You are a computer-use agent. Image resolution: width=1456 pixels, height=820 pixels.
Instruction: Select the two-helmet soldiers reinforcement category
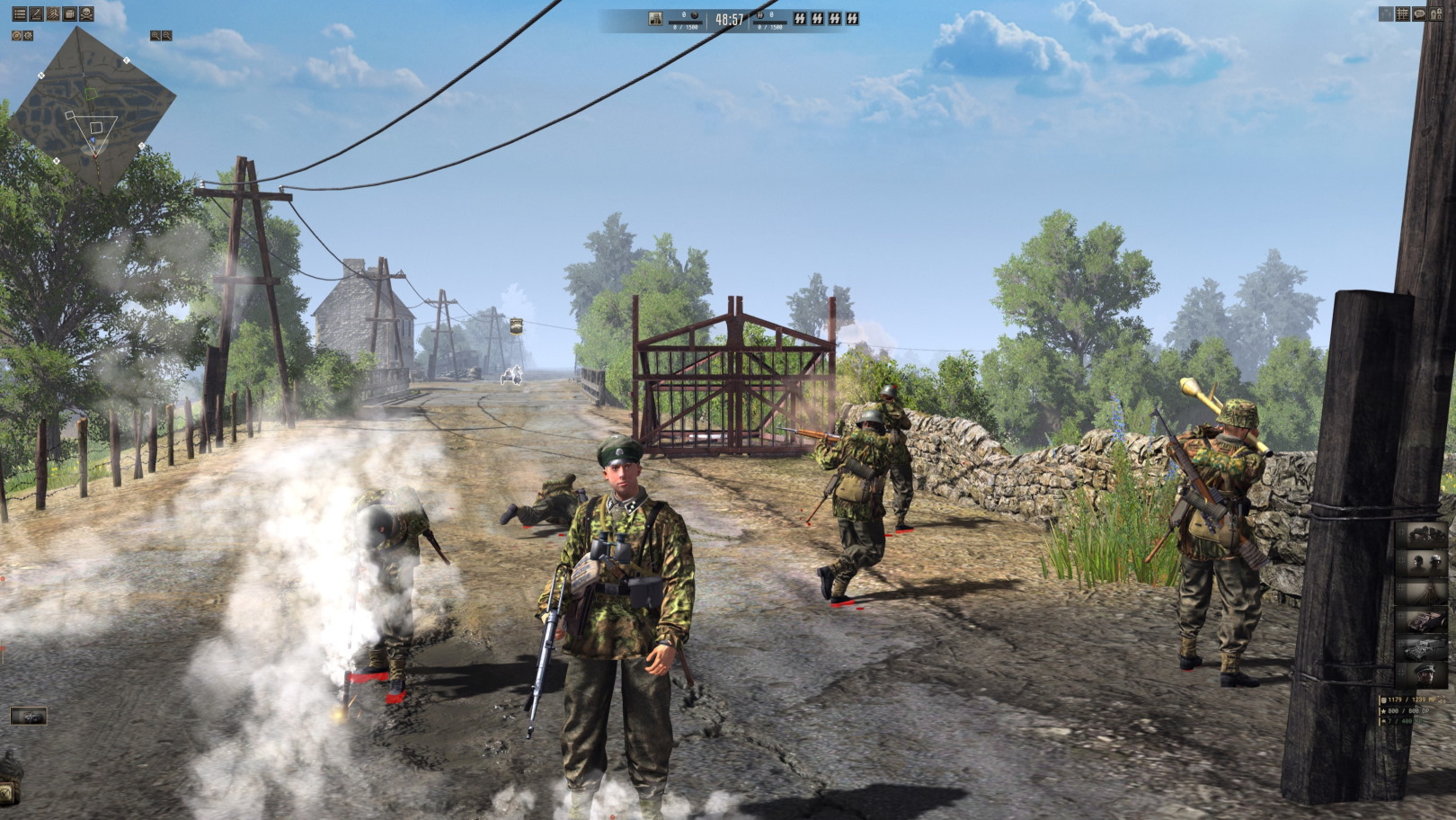[1425, 563]
